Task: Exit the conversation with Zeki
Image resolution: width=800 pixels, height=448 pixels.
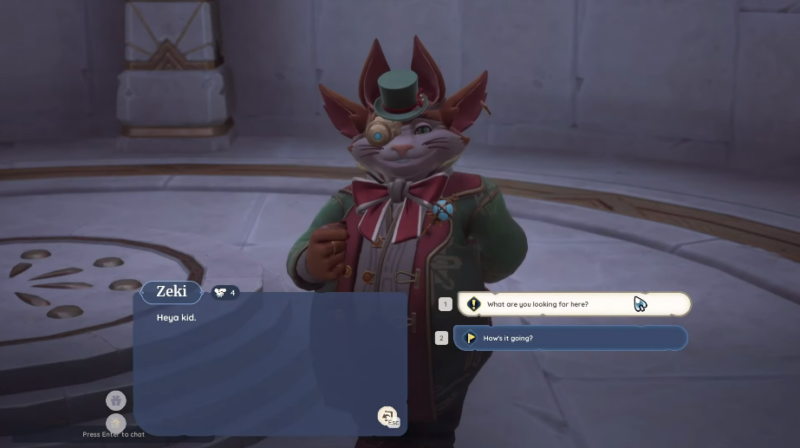Action: point(387,416)
